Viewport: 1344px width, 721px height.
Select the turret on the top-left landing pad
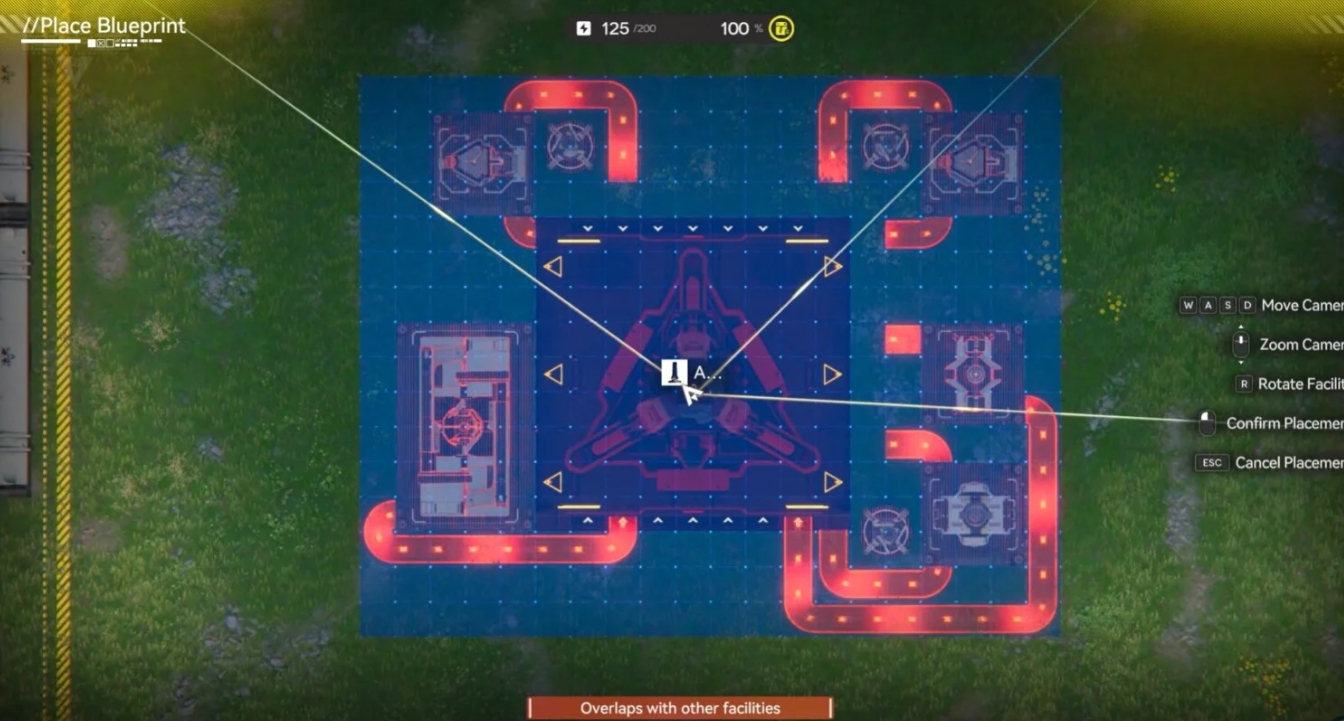point(478,155)
